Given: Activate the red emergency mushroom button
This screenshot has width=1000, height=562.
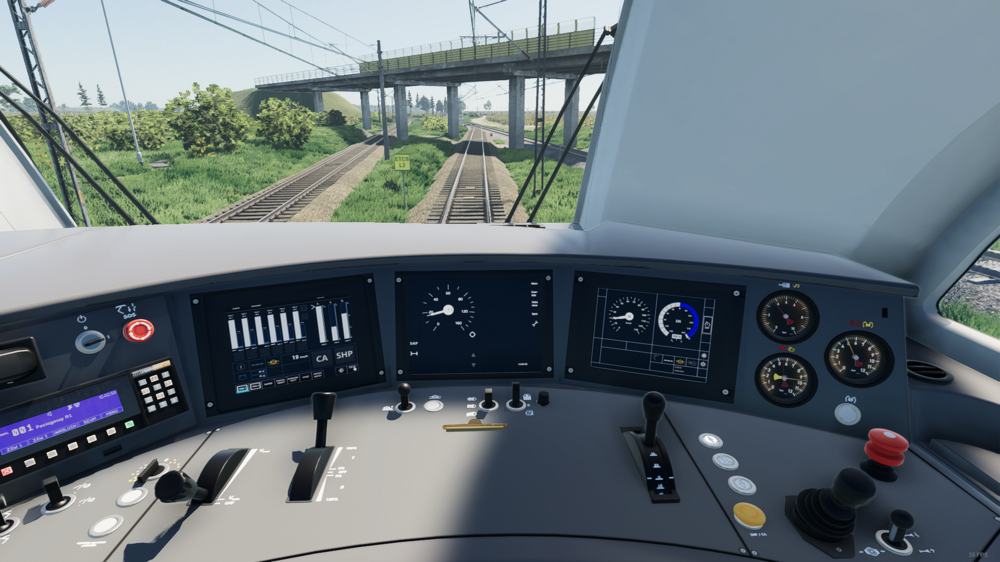Looking at the screenshot, I should (x=886, y=446).
